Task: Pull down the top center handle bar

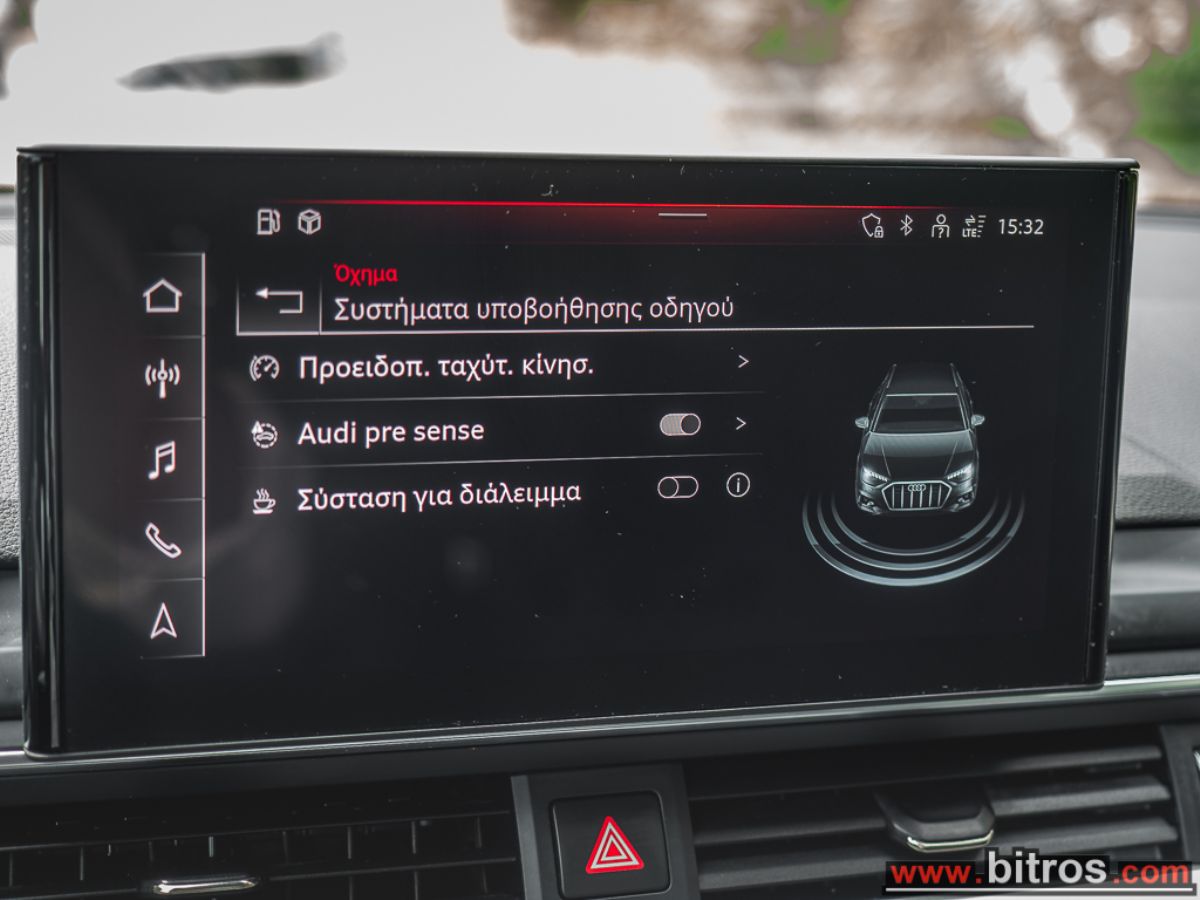Action: point(682,214)
